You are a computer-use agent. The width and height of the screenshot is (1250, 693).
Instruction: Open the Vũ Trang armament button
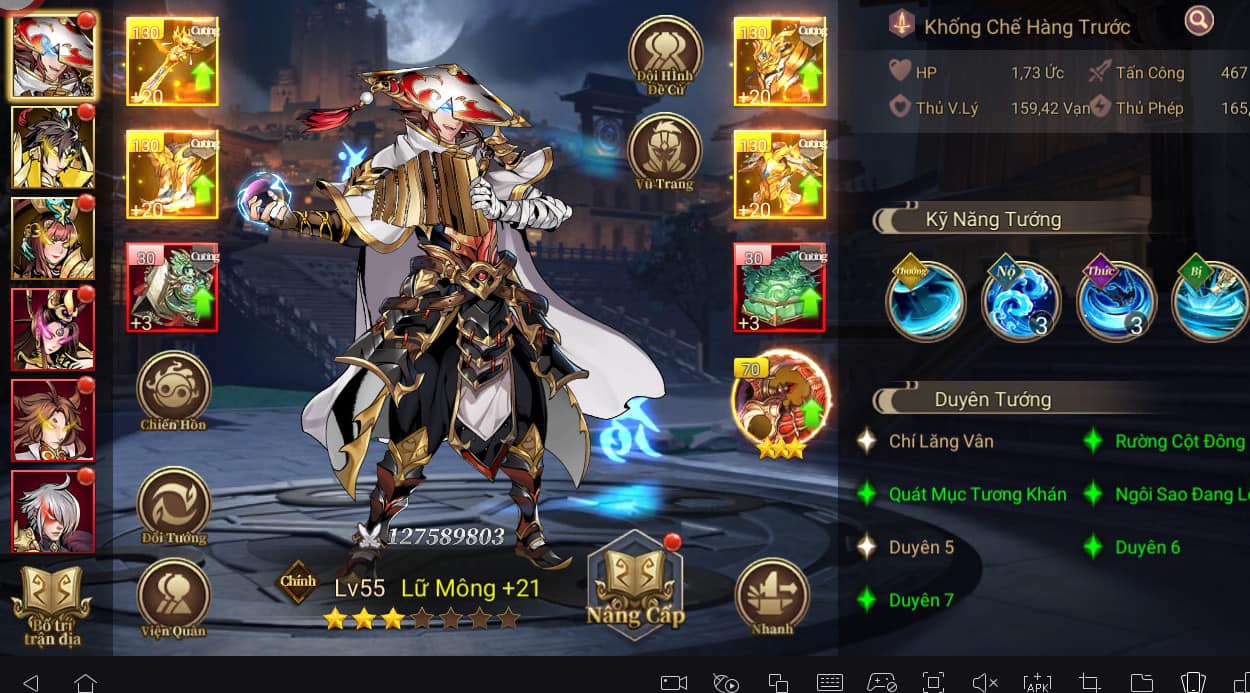pos(664,150)
